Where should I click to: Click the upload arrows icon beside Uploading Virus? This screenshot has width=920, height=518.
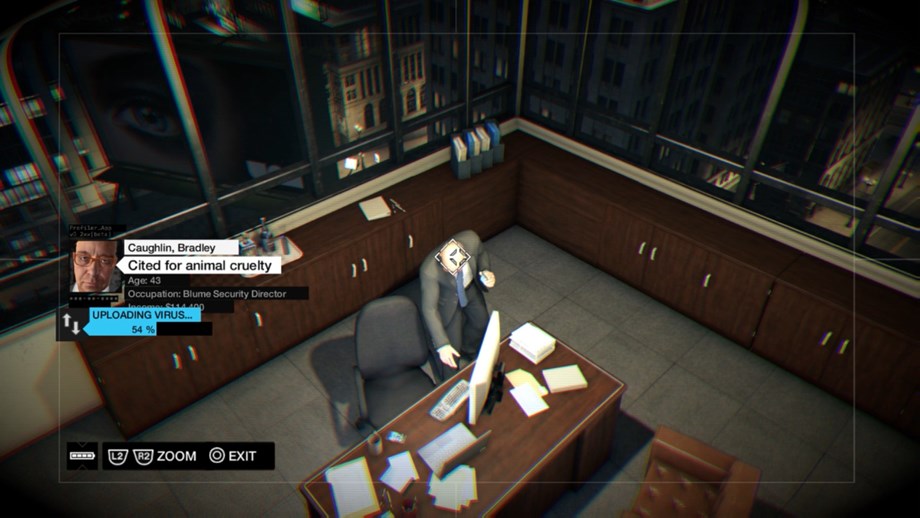tap(72, 323)
